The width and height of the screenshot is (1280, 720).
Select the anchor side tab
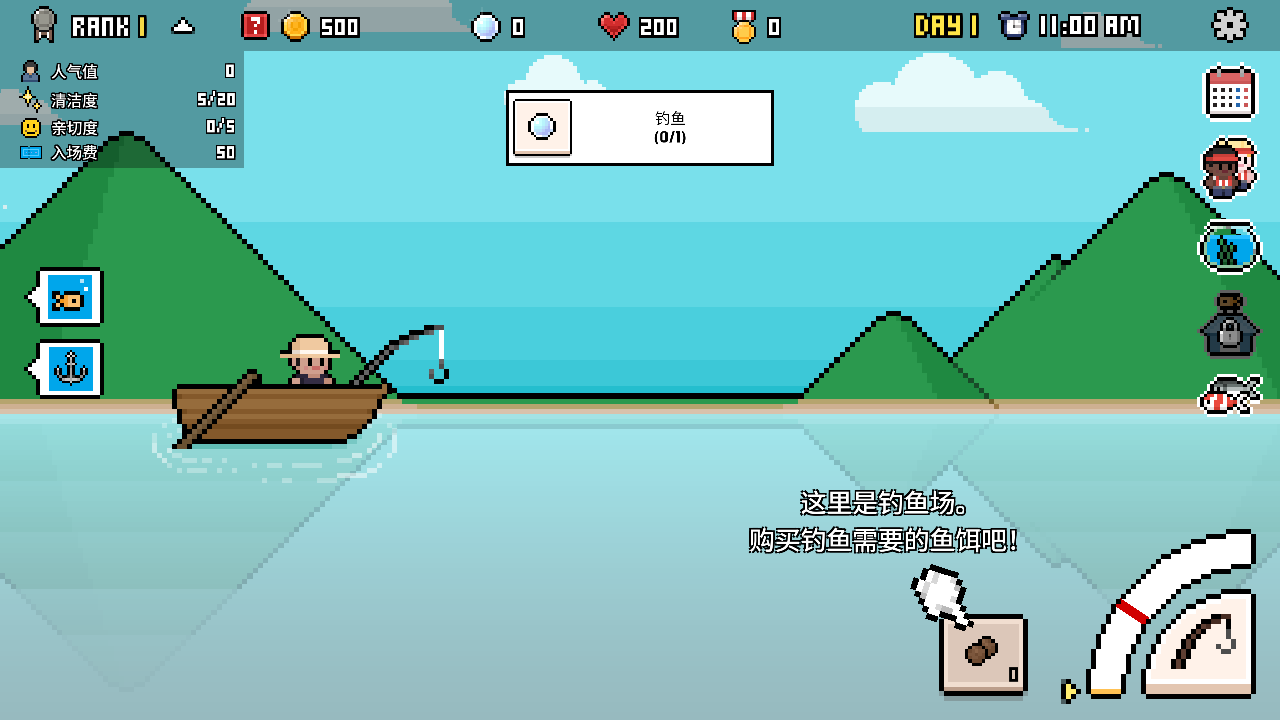coord(69,369)
